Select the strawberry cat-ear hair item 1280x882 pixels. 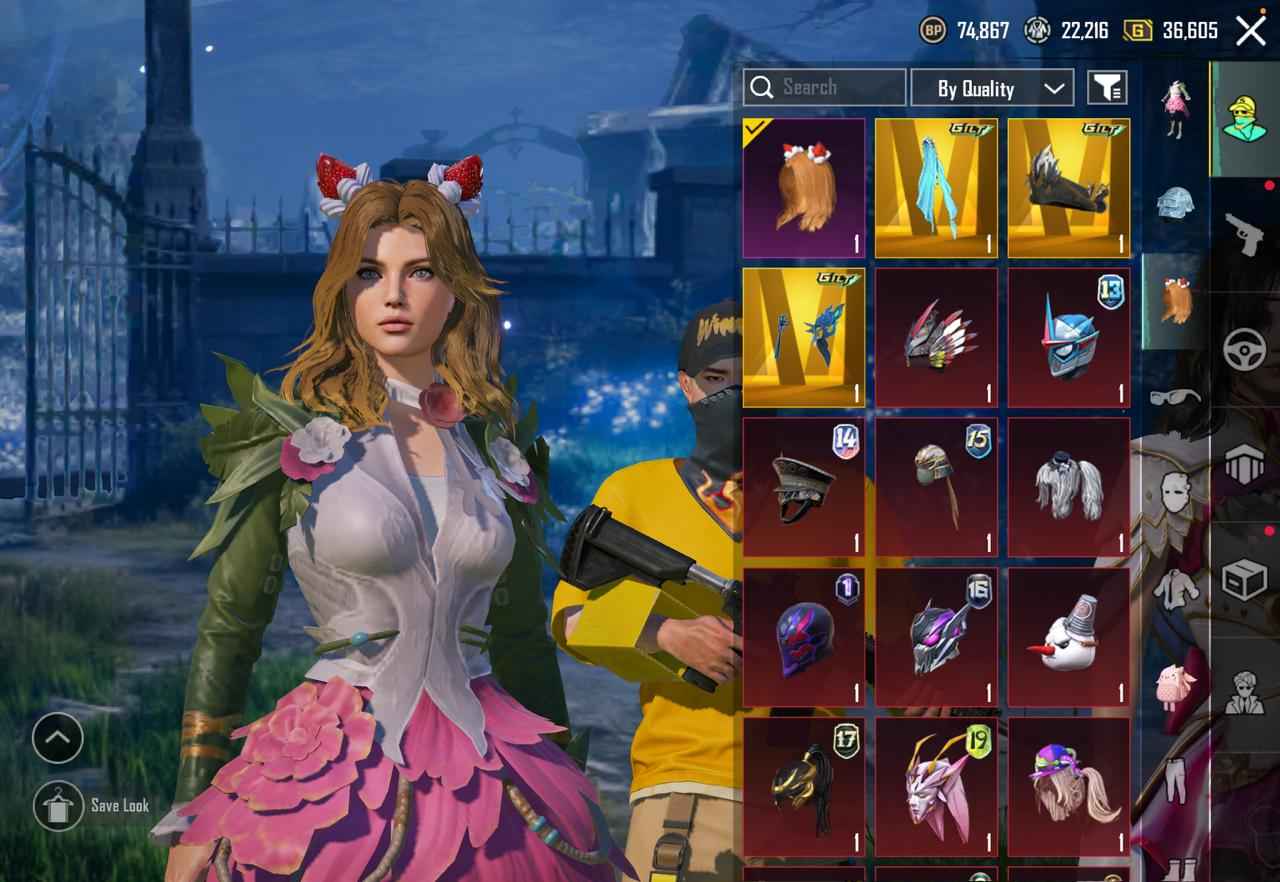pos(804,188)
